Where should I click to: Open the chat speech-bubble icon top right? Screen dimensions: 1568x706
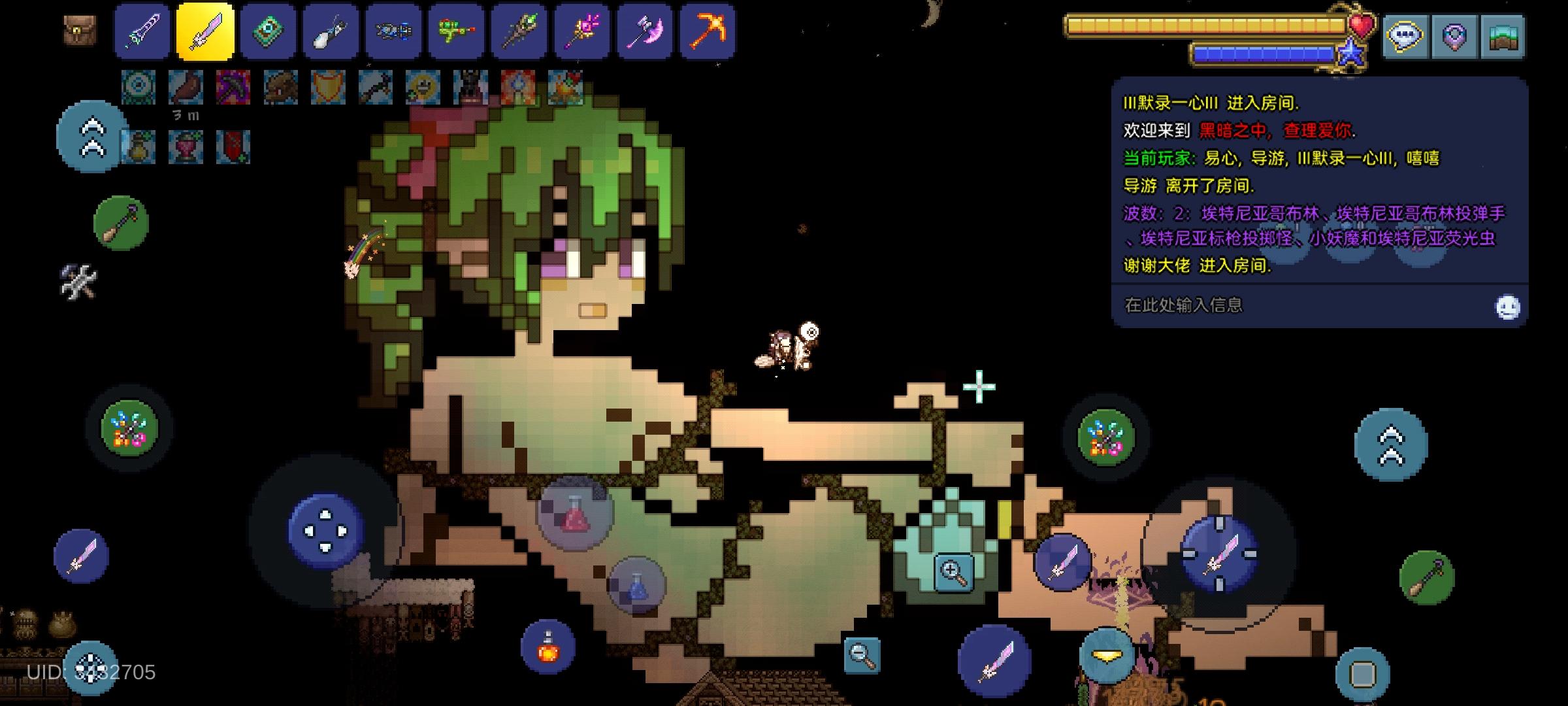[x=1405, y=37]
